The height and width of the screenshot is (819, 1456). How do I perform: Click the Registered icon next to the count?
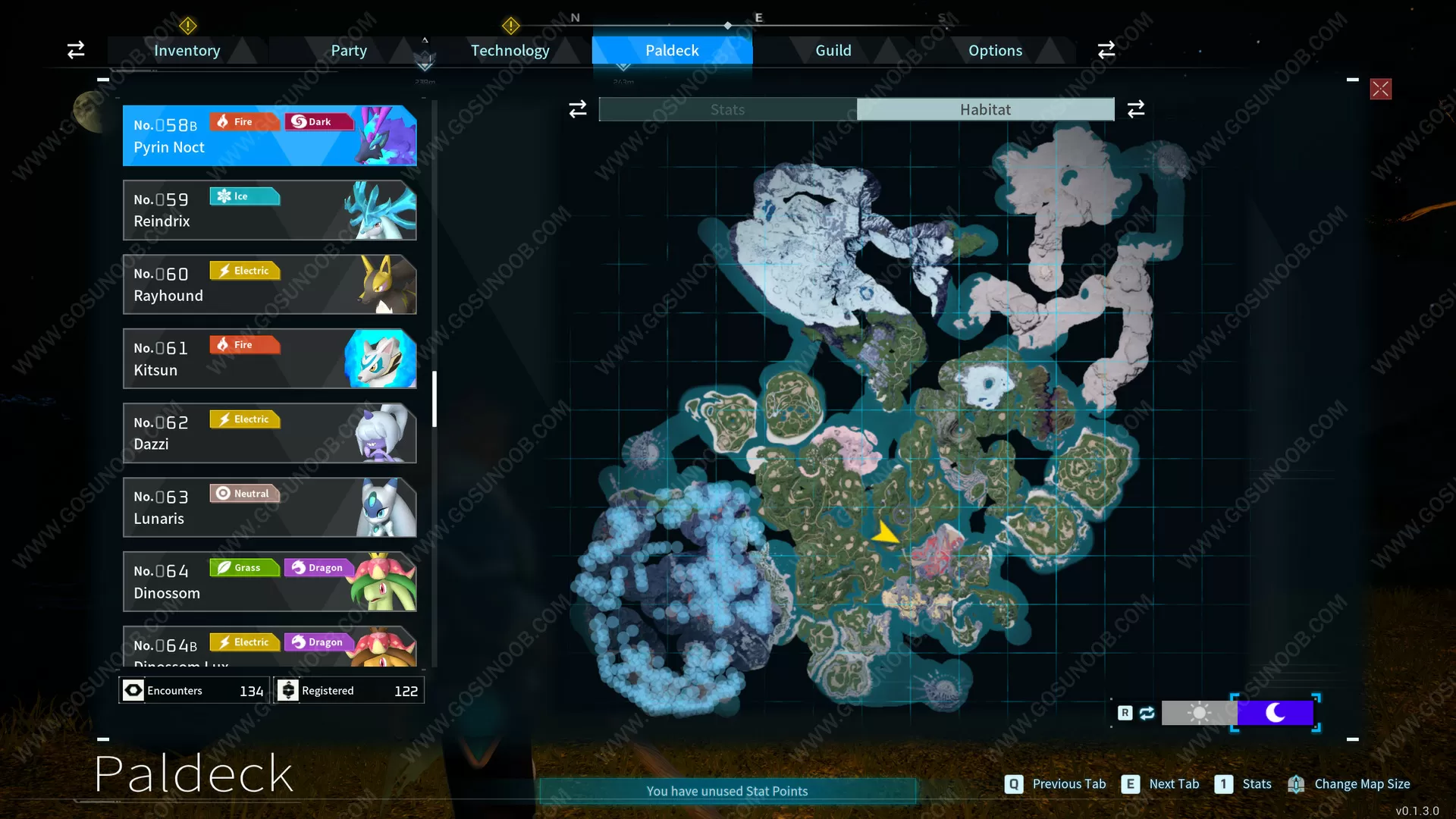[x=288, y=690]
